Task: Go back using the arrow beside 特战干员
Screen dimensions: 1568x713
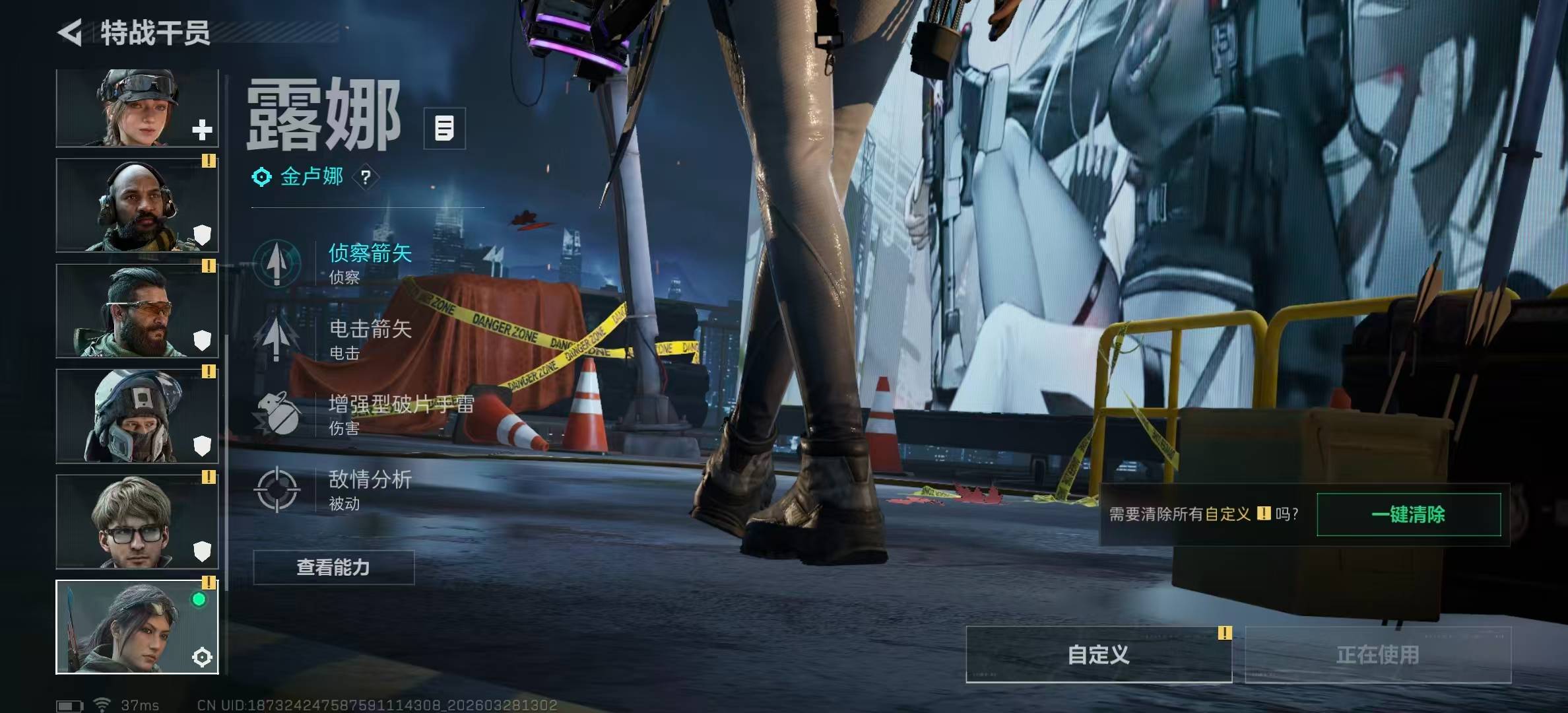Action: coord(70,32)
